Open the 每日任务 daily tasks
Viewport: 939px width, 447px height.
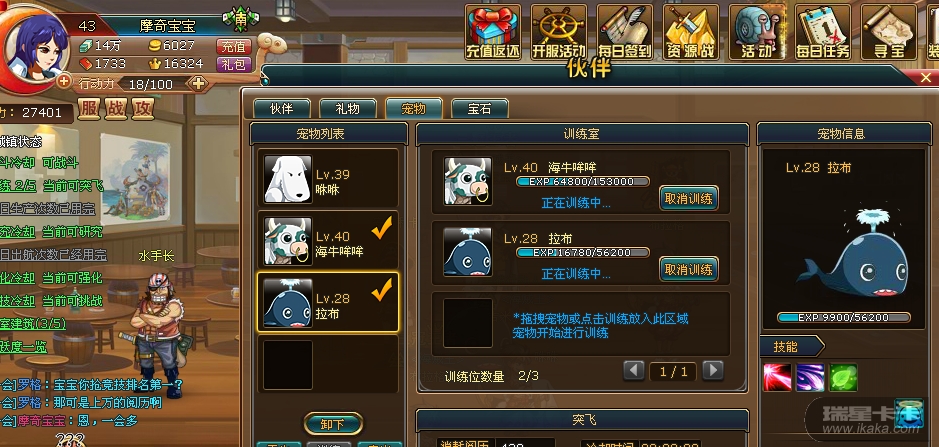click(x=822, y=33)
